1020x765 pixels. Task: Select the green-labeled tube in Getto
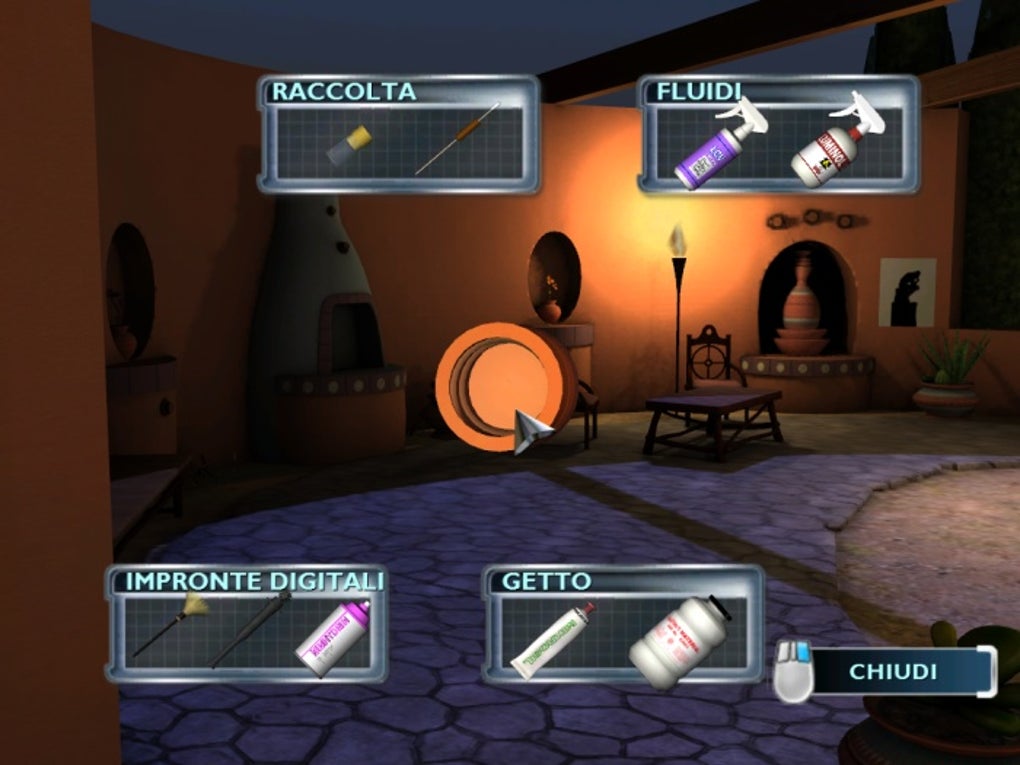(x=553, y=640)
